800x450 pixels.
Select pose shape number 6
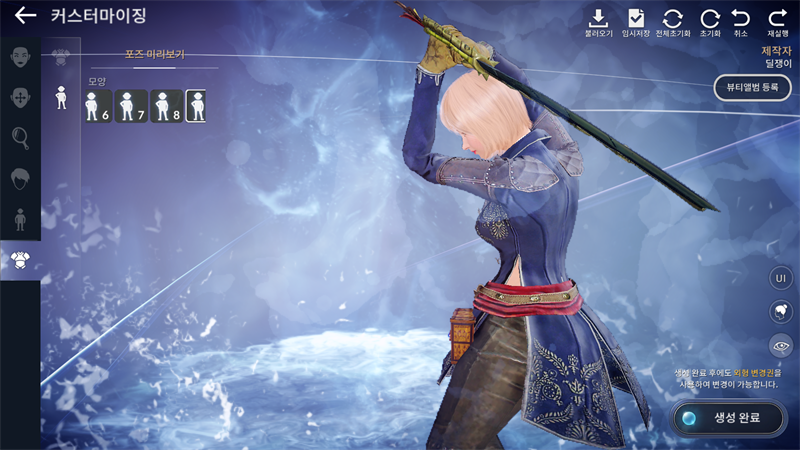point(98,106)
